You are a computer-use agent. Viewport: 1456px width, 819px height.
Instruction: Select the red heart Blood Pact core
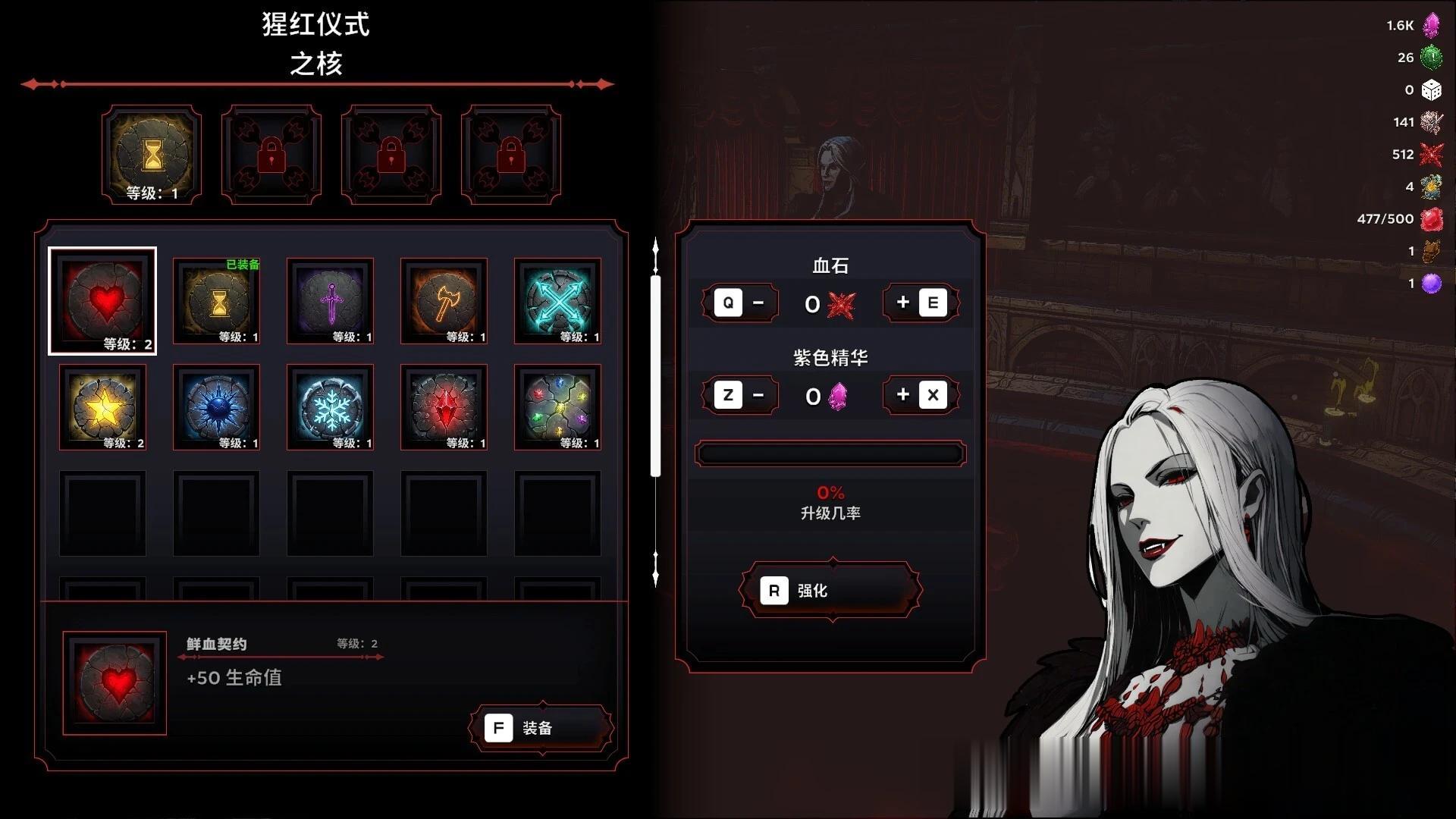[102, 301]
